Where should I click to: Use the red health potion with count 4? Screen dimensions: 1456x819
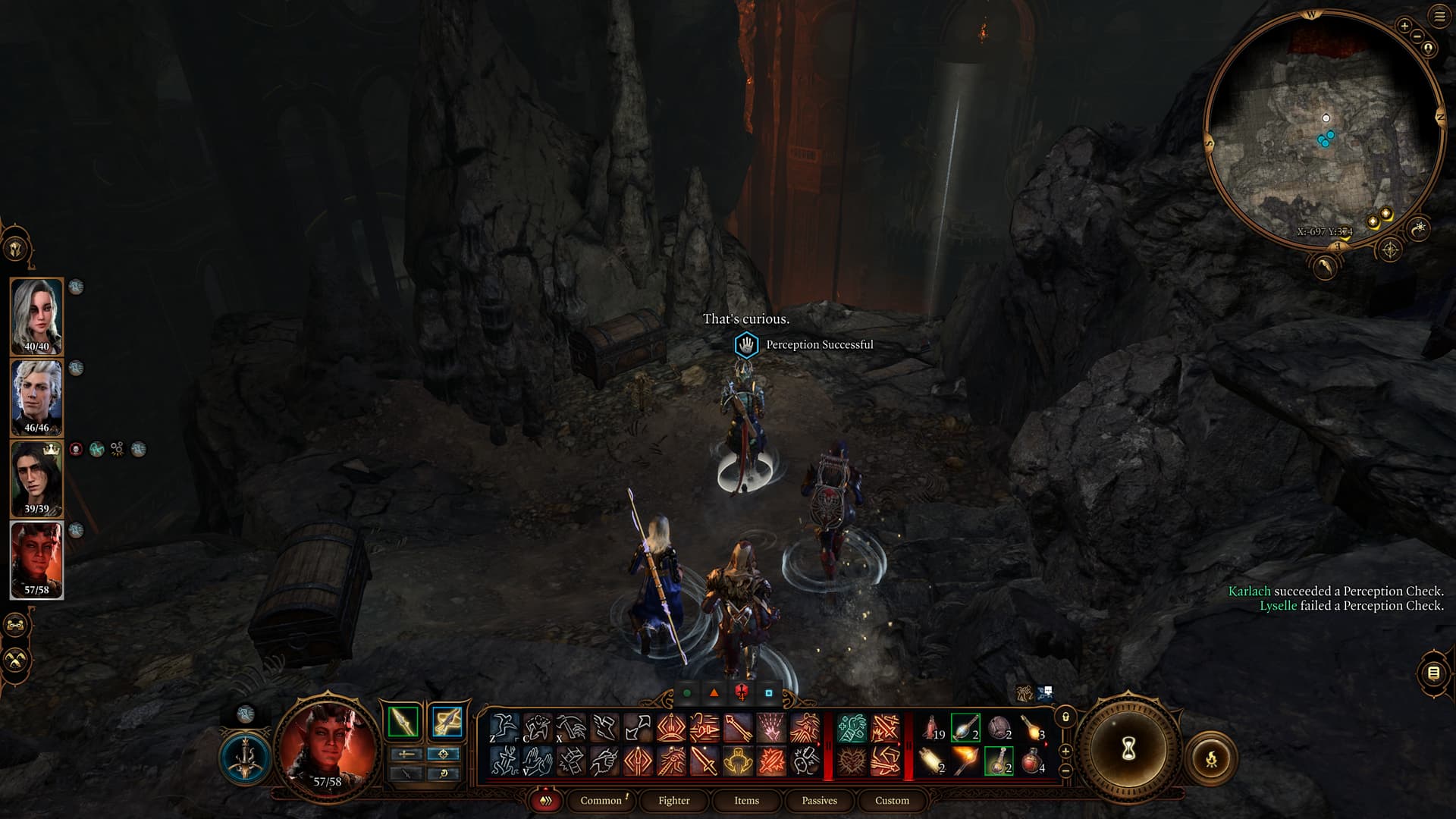point(1032,760)
